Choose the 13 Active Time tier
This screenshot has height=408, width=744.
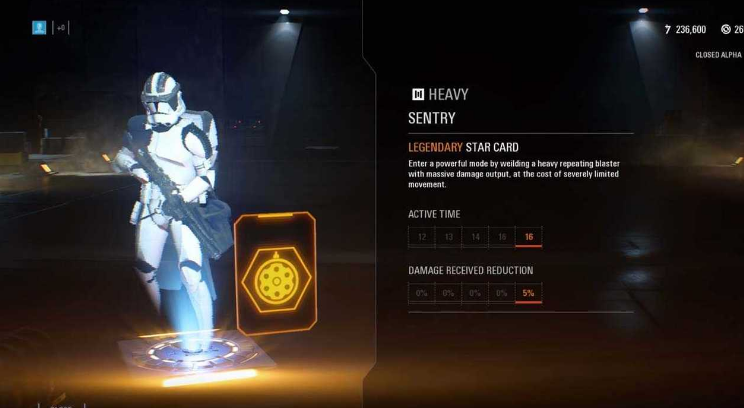point(449,237)
